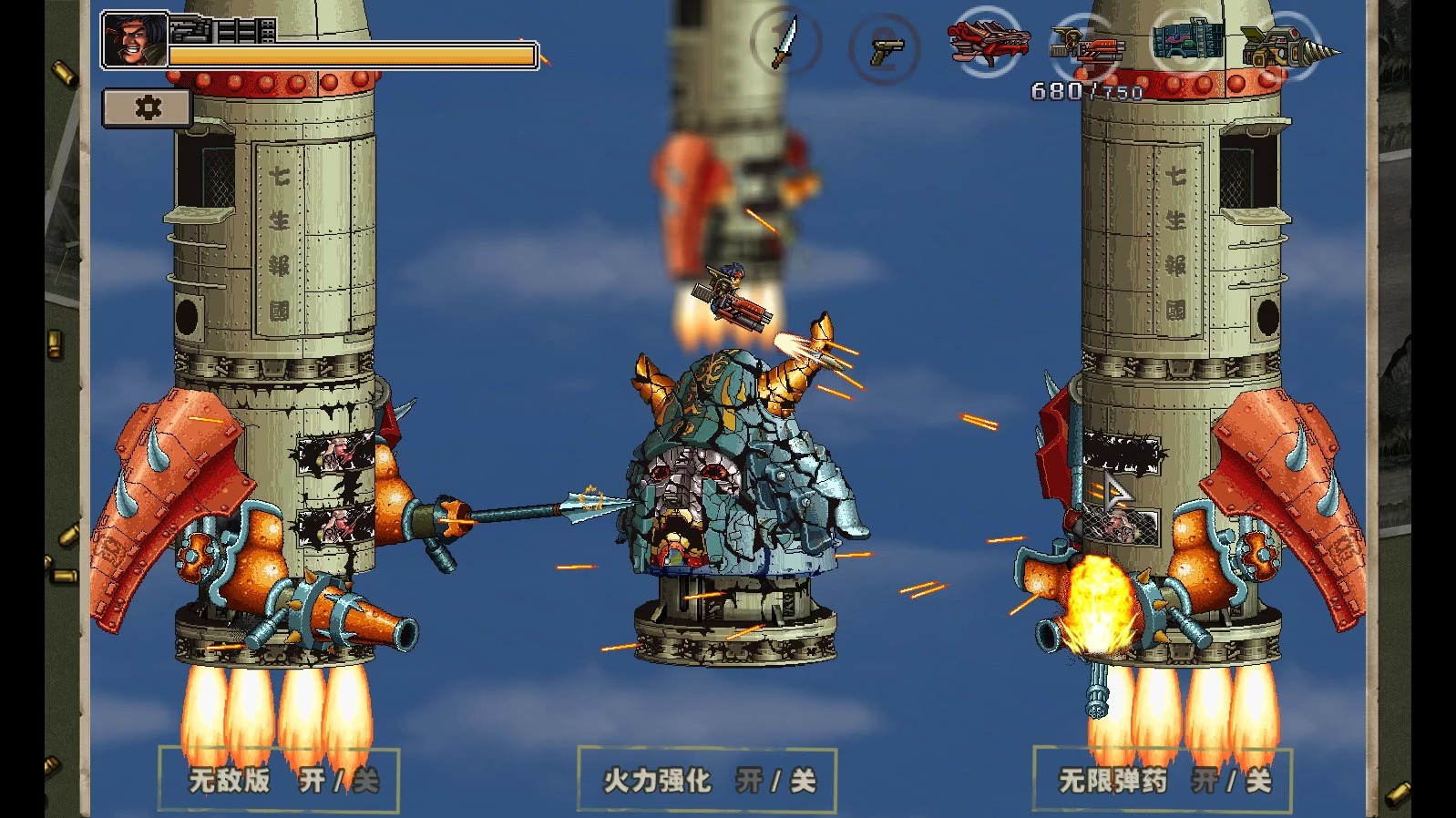Switch to the drill weapon
This screenshot has height=818, width=1456.
click(1287, 46)
